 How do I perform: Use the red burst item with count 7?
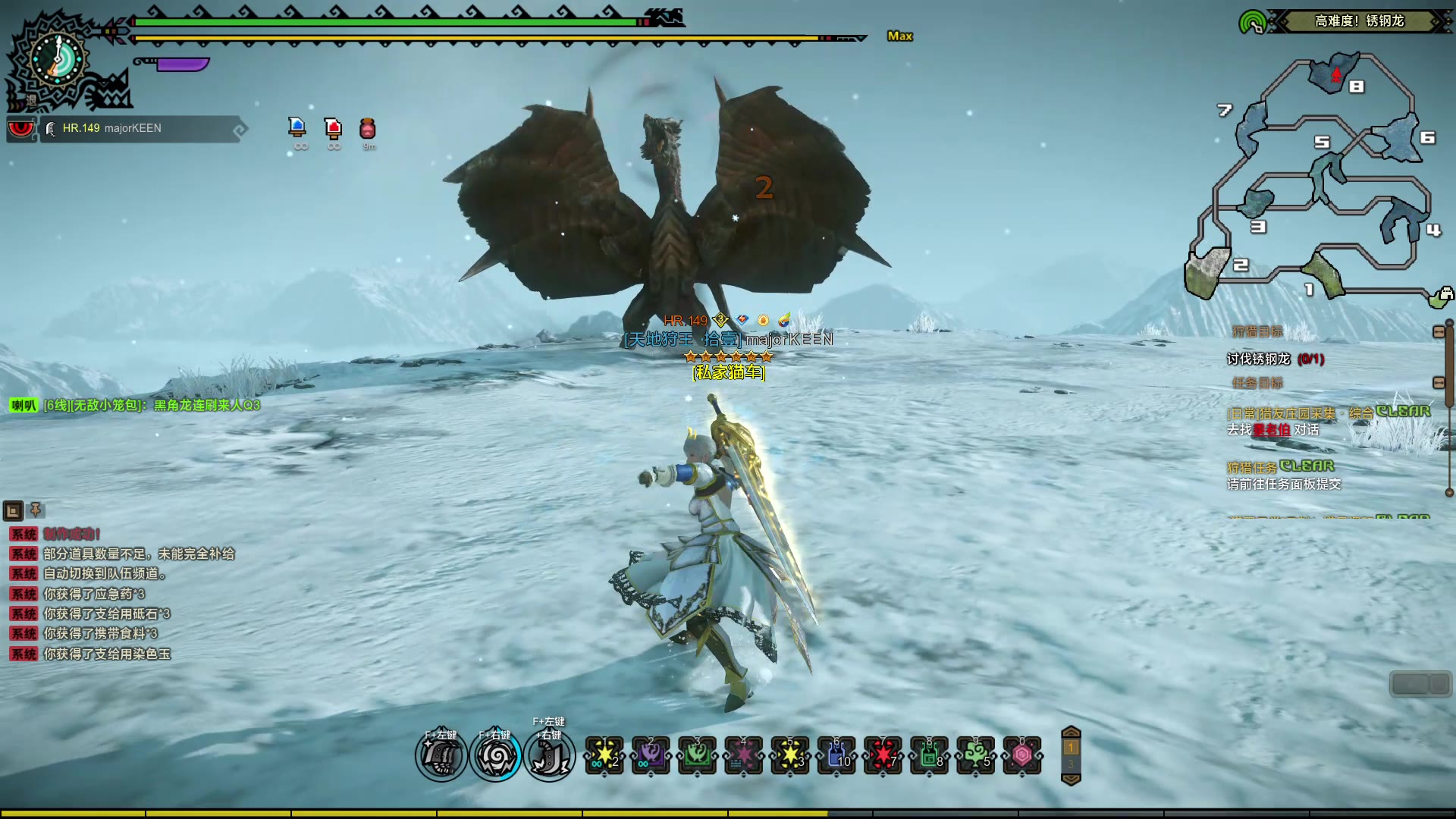tap(883, 755)
